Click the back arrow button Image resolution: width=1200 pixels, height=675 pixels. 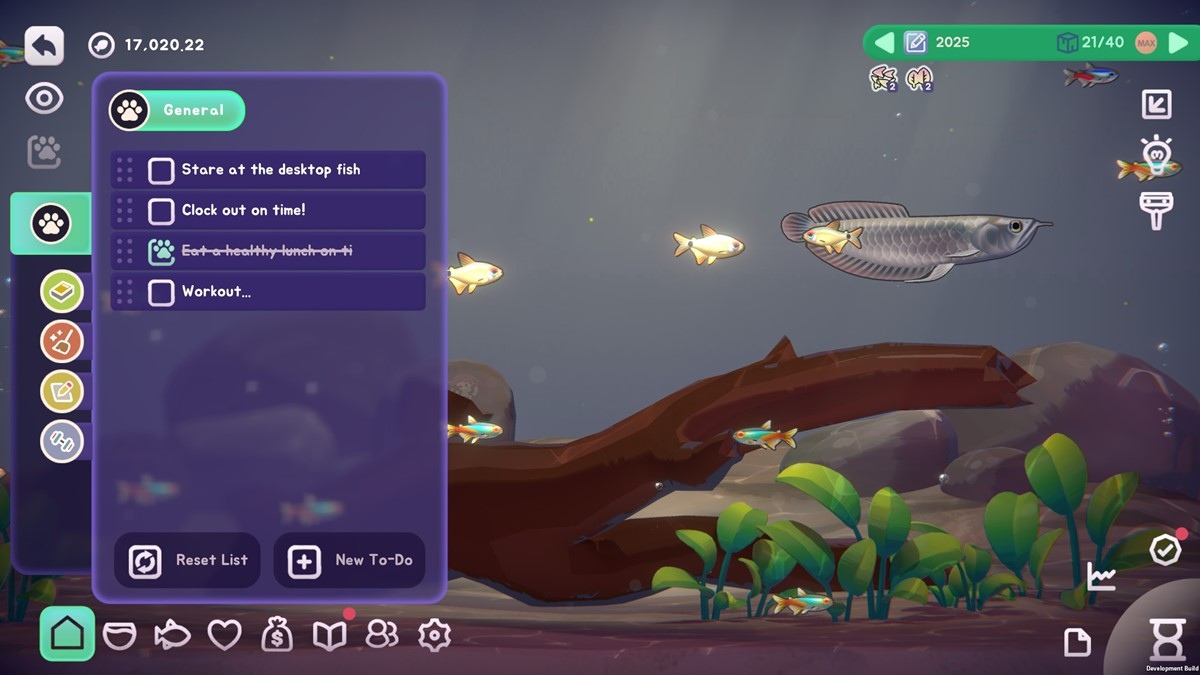pos(44,46)
